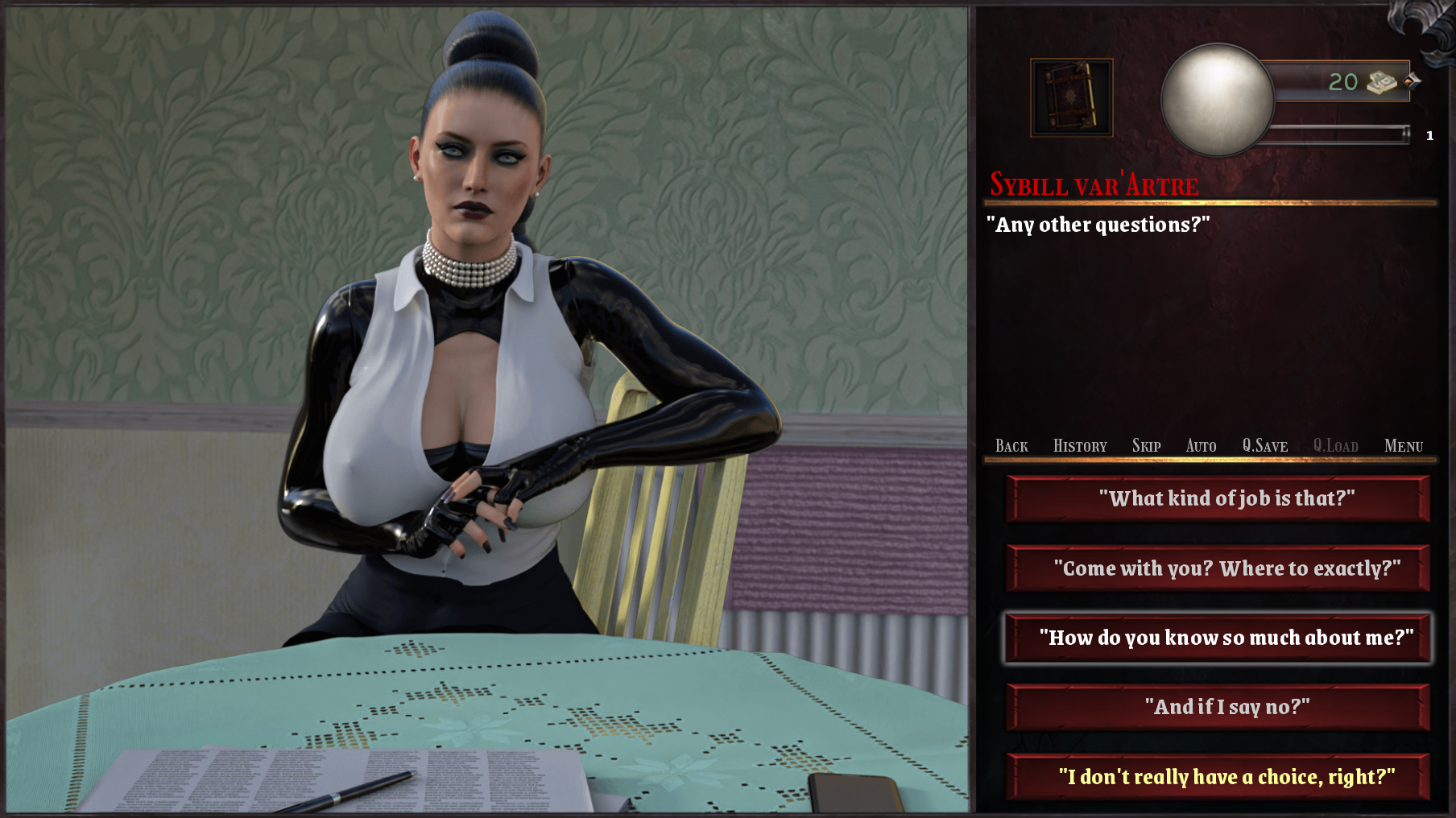Select "Come with you? Where to exactly?"
Image resolution: width=1456 pixels, height=818 pixels.
[x=1218, y=568]
